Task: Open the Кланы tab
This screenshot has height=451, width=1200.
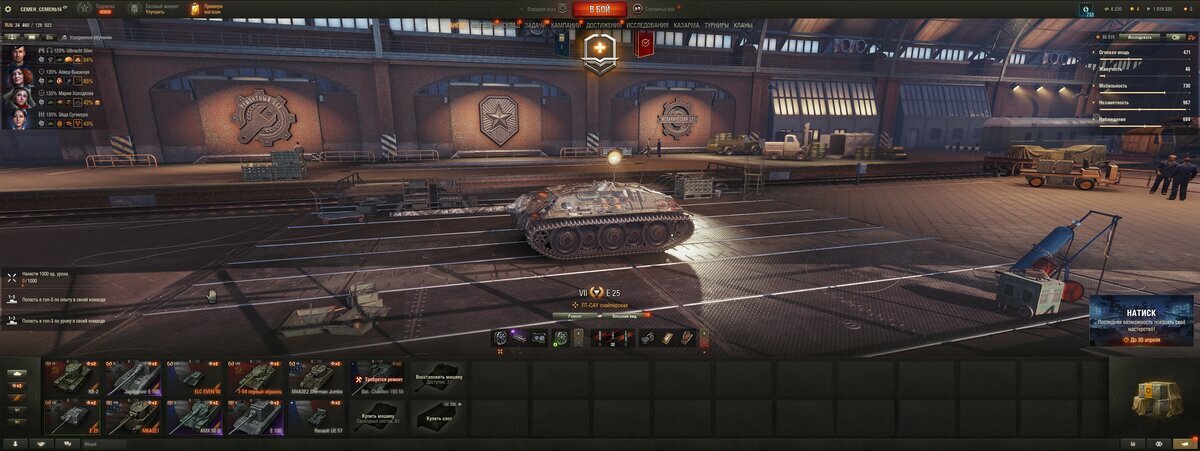Action: [743, 24]
